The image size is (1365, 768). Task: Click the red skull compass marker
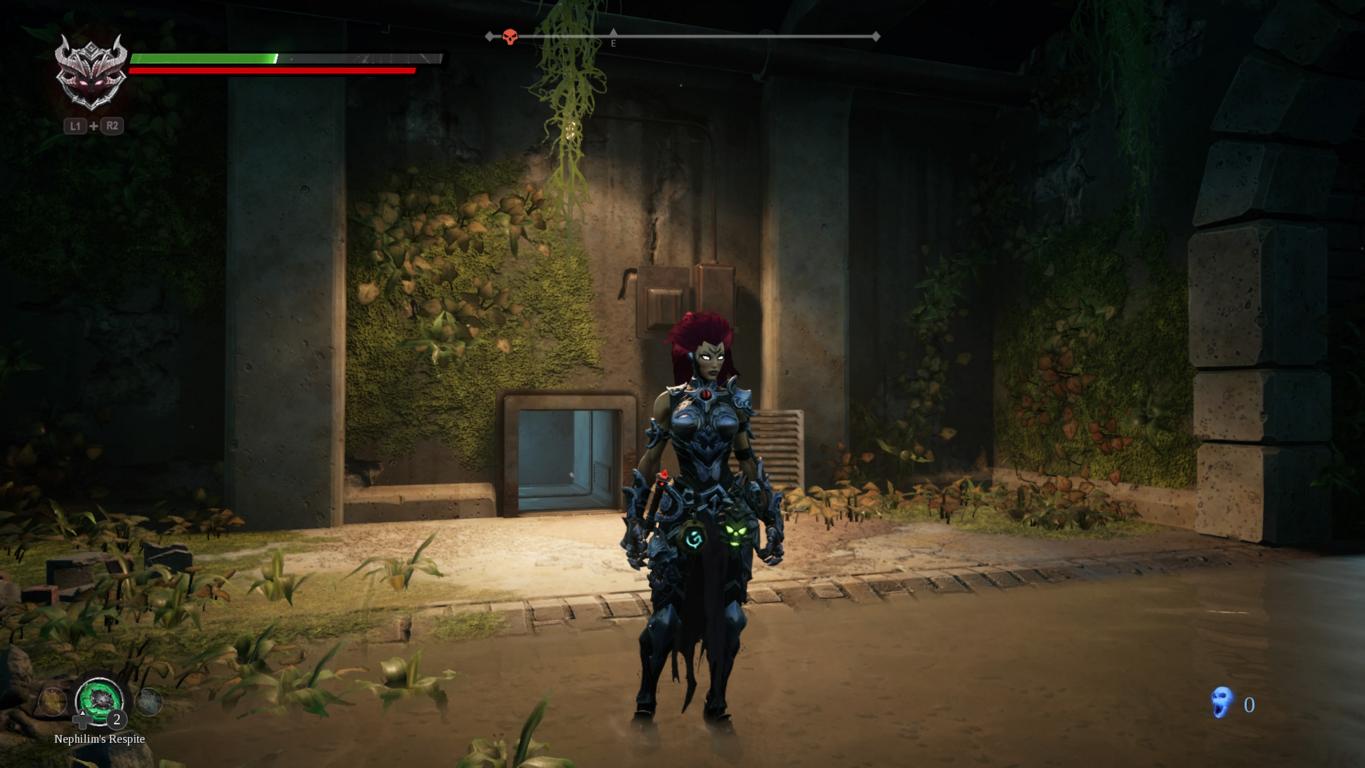click(509, 37)
